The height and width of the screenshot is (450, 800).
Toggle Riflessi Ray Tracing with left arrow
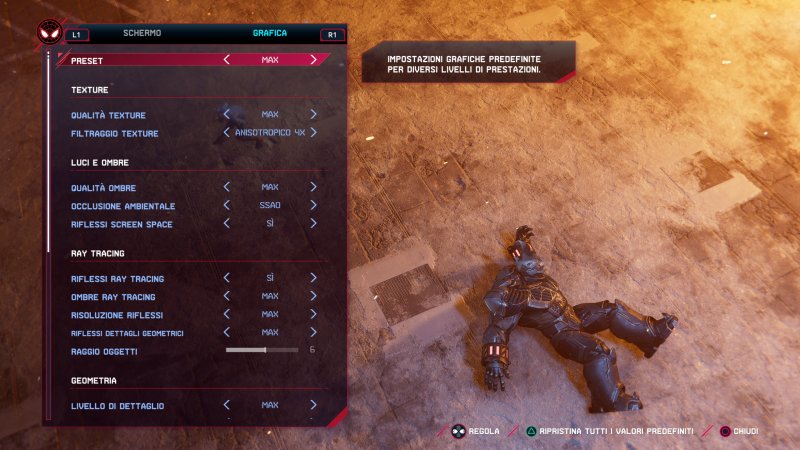tap(226, 278)
